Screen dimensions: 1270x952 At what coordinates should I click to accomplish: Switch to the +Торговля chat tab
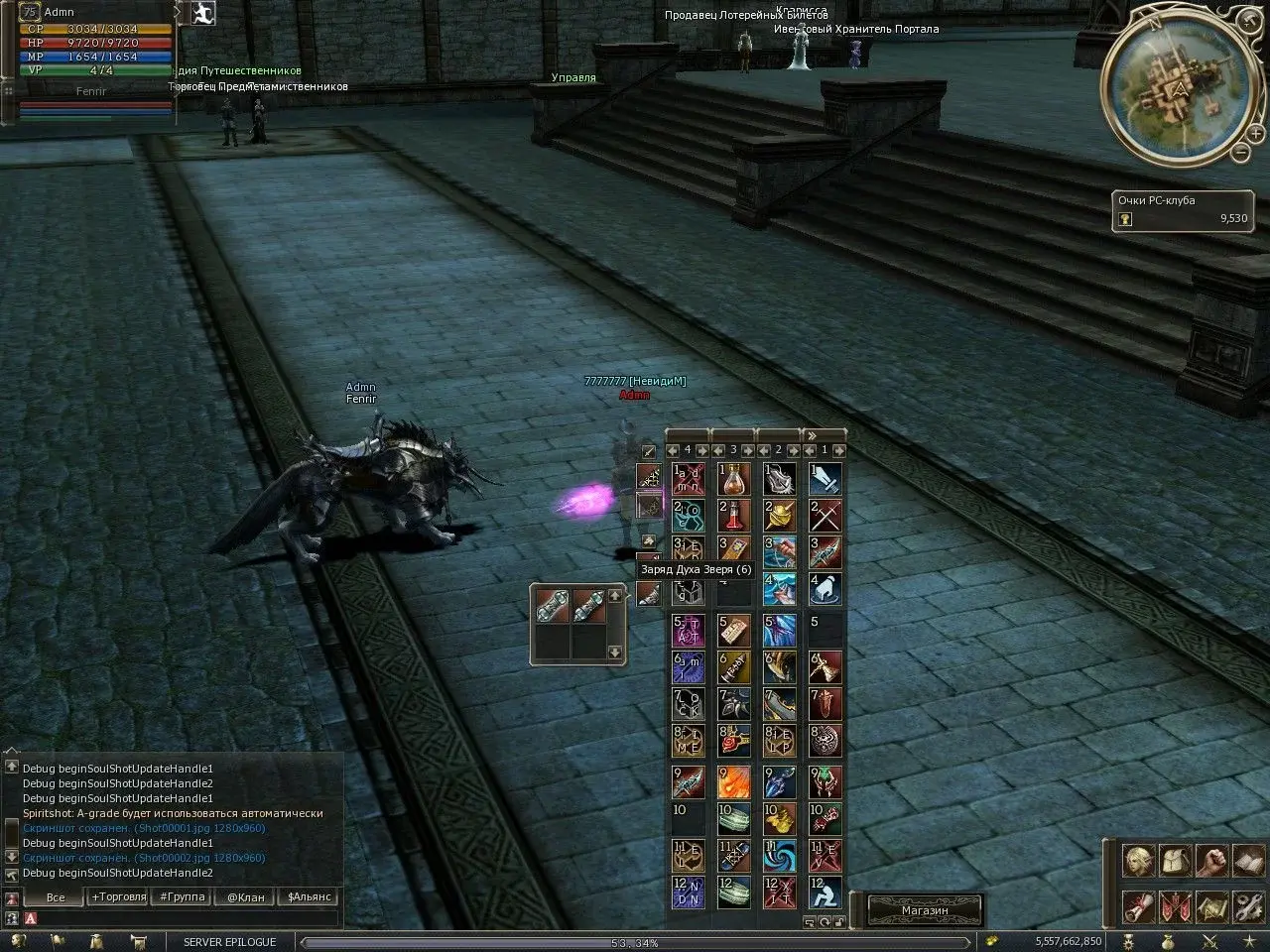[117, 896]
